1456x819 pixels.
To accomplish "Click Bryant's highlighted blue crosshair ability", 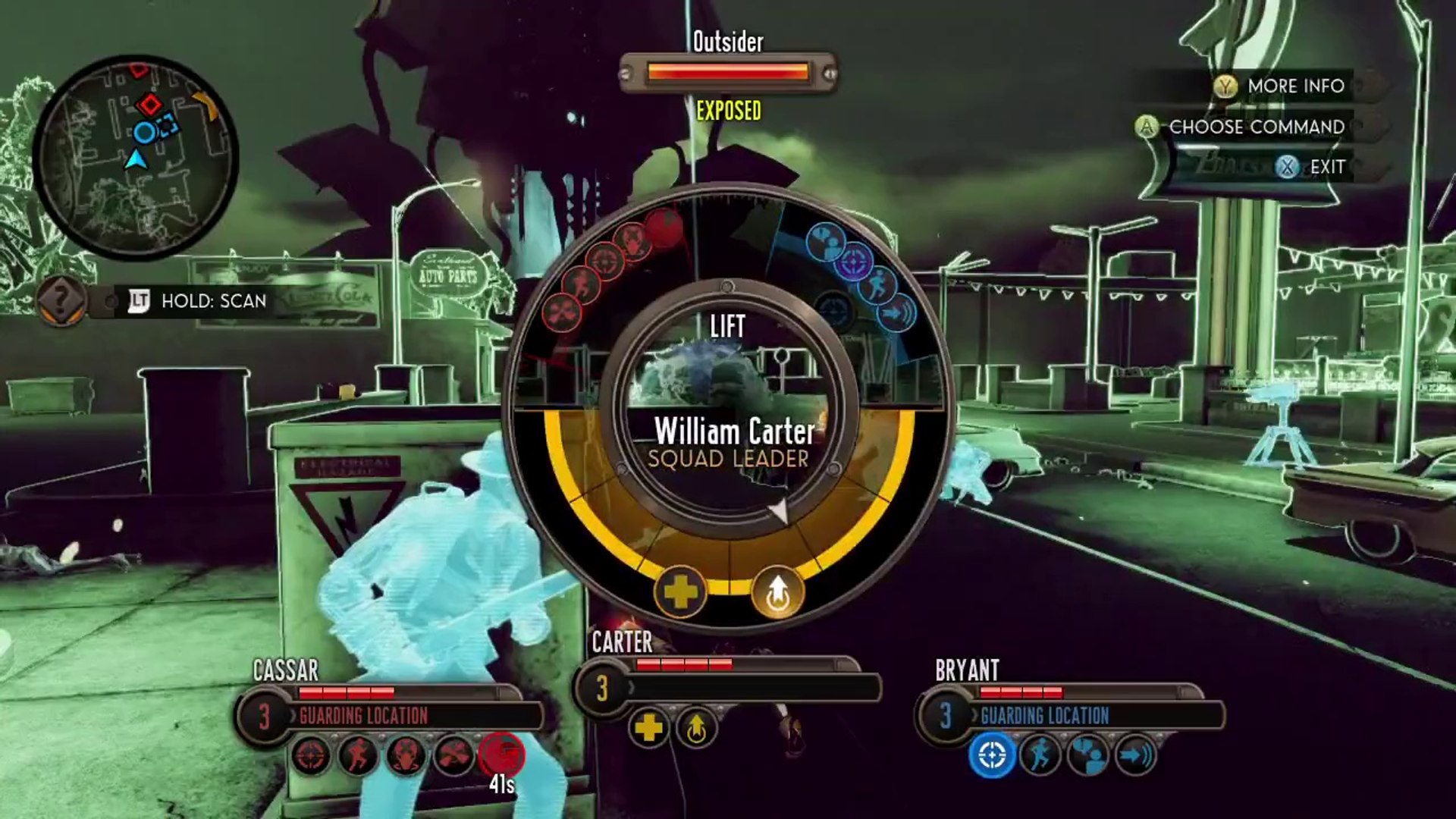I will coord(992,755).
